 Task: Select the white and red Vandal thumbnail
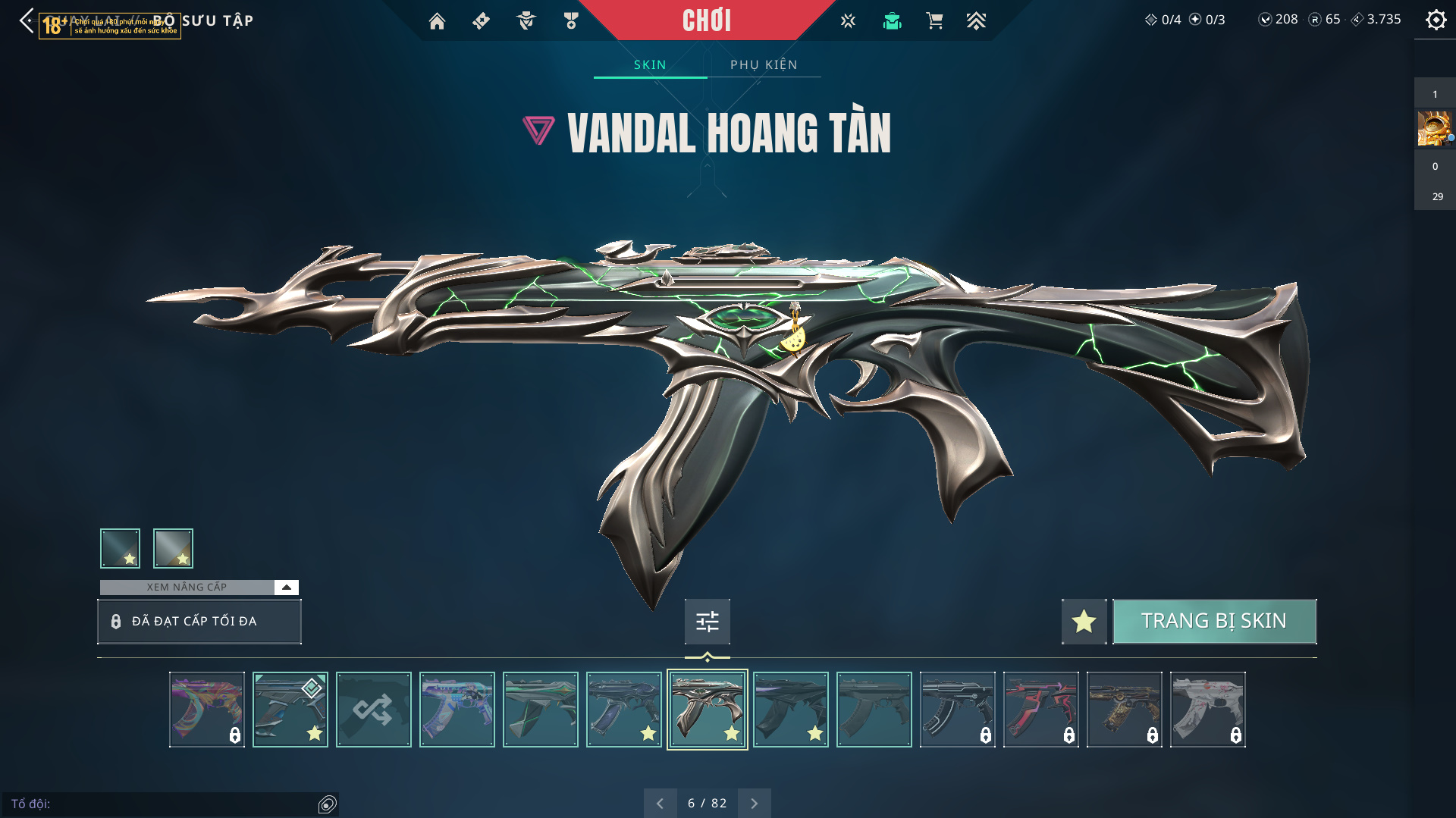pos(1207,710)
